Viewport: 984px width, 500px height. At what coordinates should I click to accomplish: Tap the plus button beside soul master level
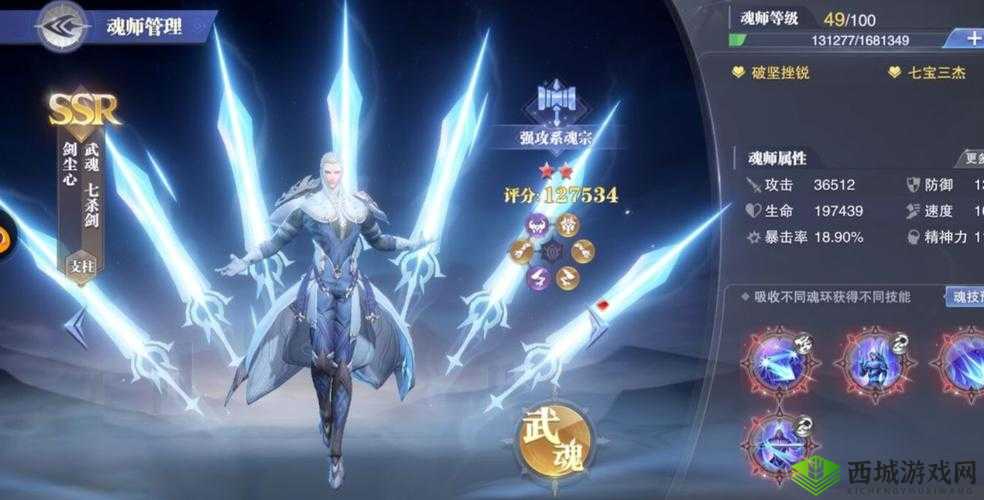[970, 38]
